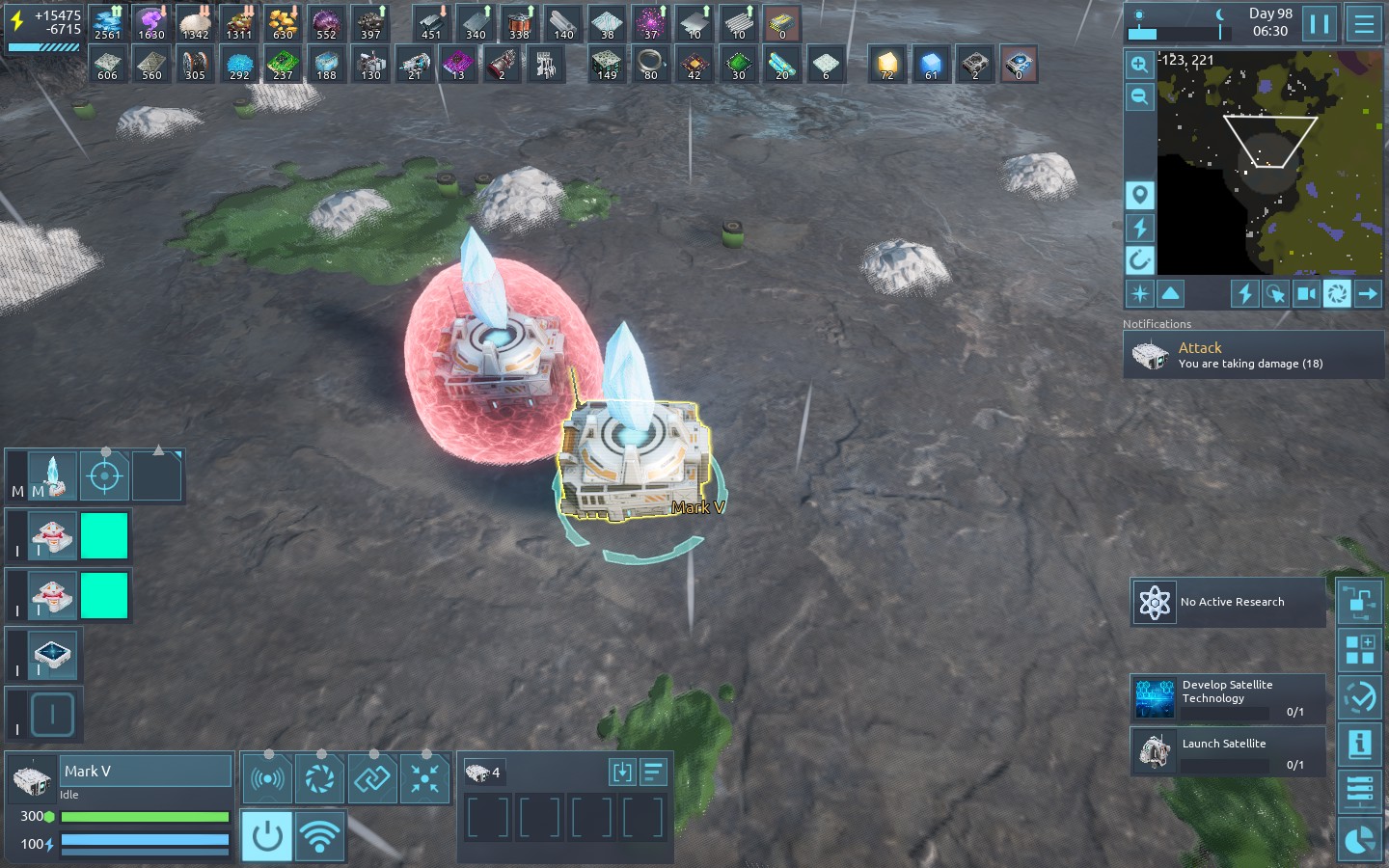Viewport: 1389px width, 868px height.
Task: Open the main hamburger menu
Action: point(1364,23)
